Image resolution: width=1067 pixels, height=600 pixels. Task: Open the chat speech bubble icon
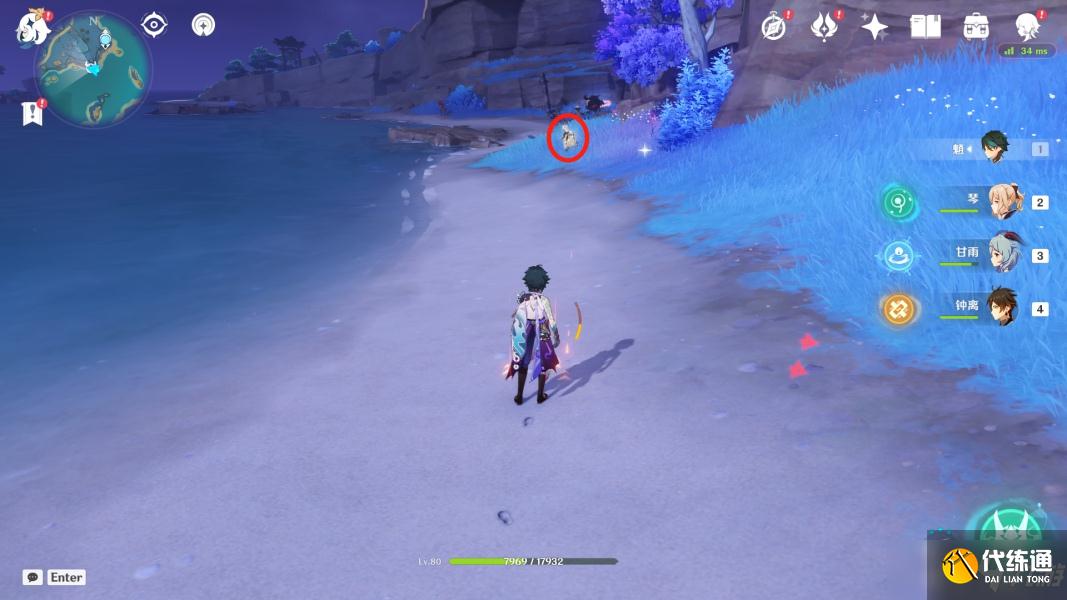33,577
